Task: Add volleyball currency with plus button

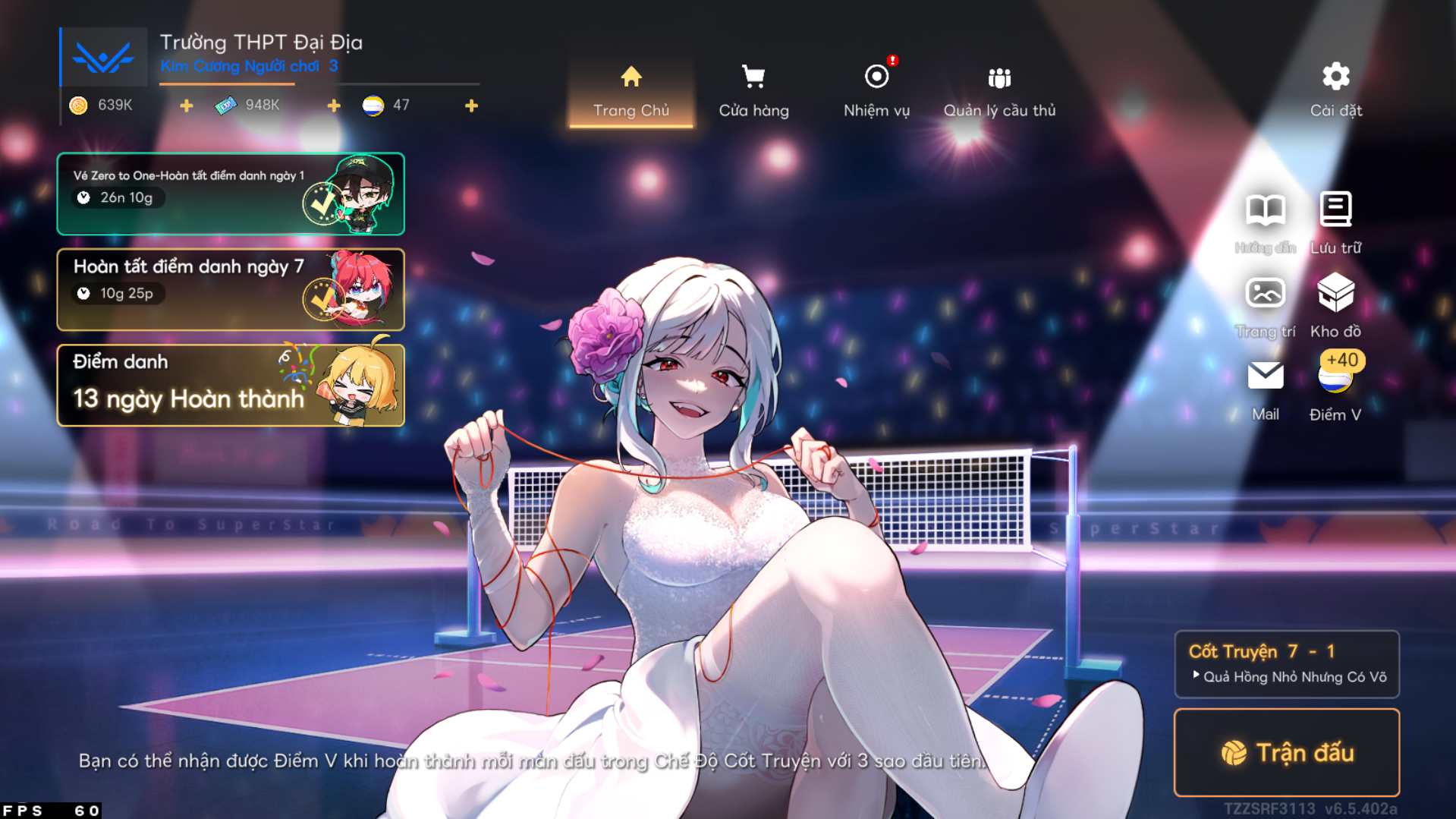Action: point(471,106)
